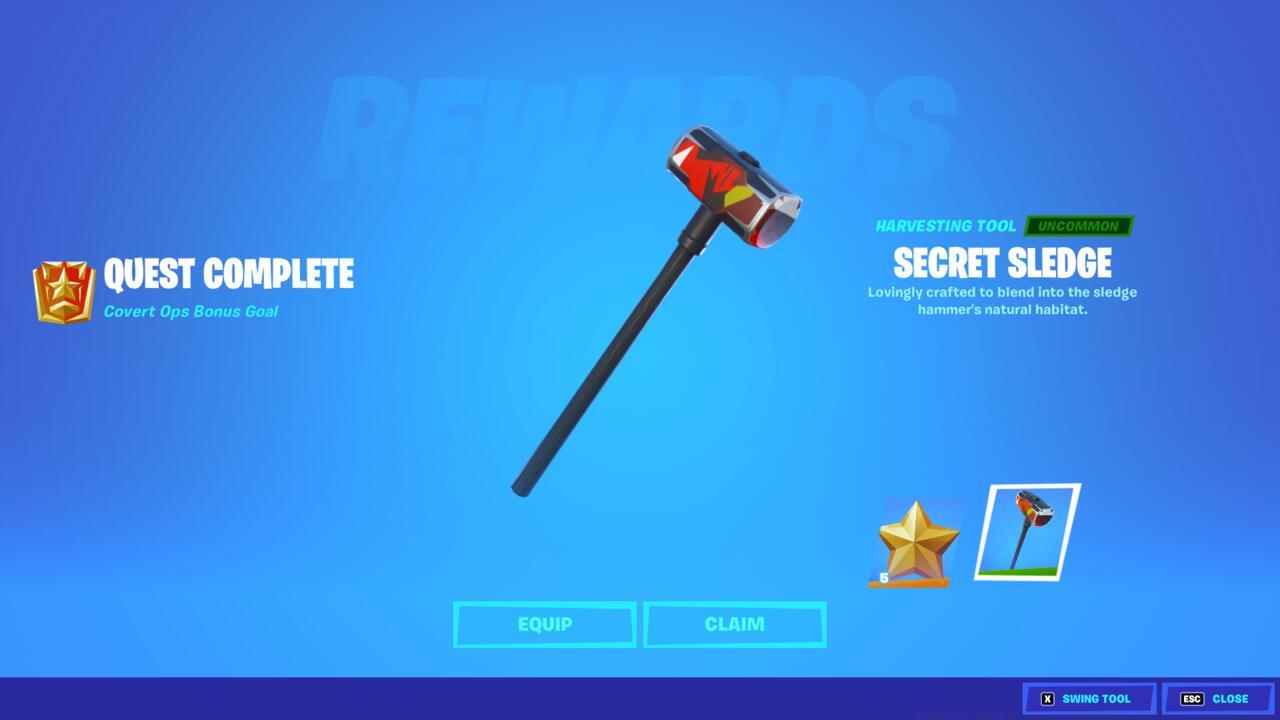Open the Secret Sledge item details
Screen dimensions: 1280x720
coord(1001,263)
